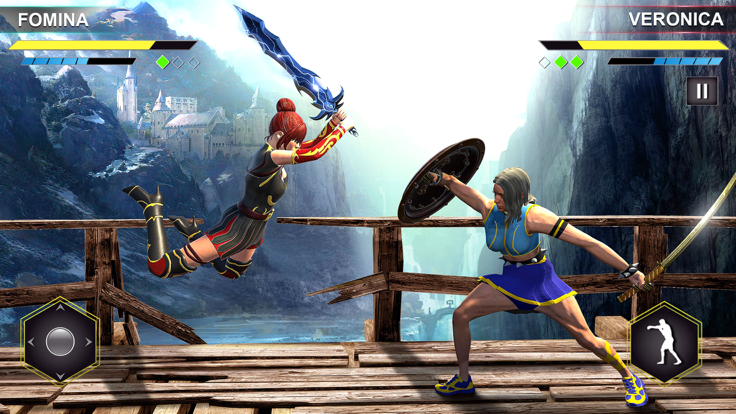Tap the virtual movement joystick
The image size is (736, 414).
pos(60,341)
